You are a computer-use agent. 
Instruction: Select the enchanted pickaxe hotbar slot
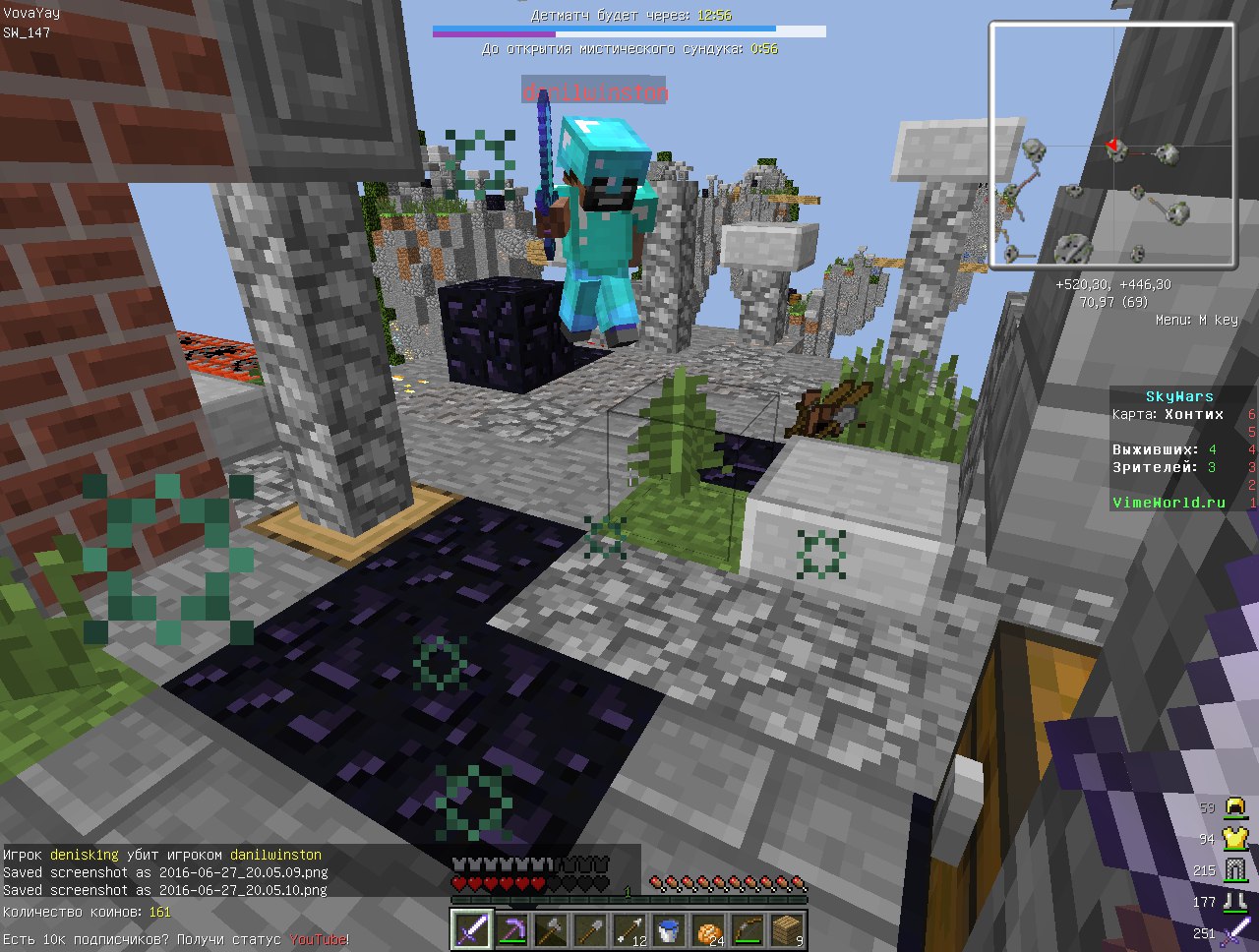pyautogui.click(x=510, y=929)
